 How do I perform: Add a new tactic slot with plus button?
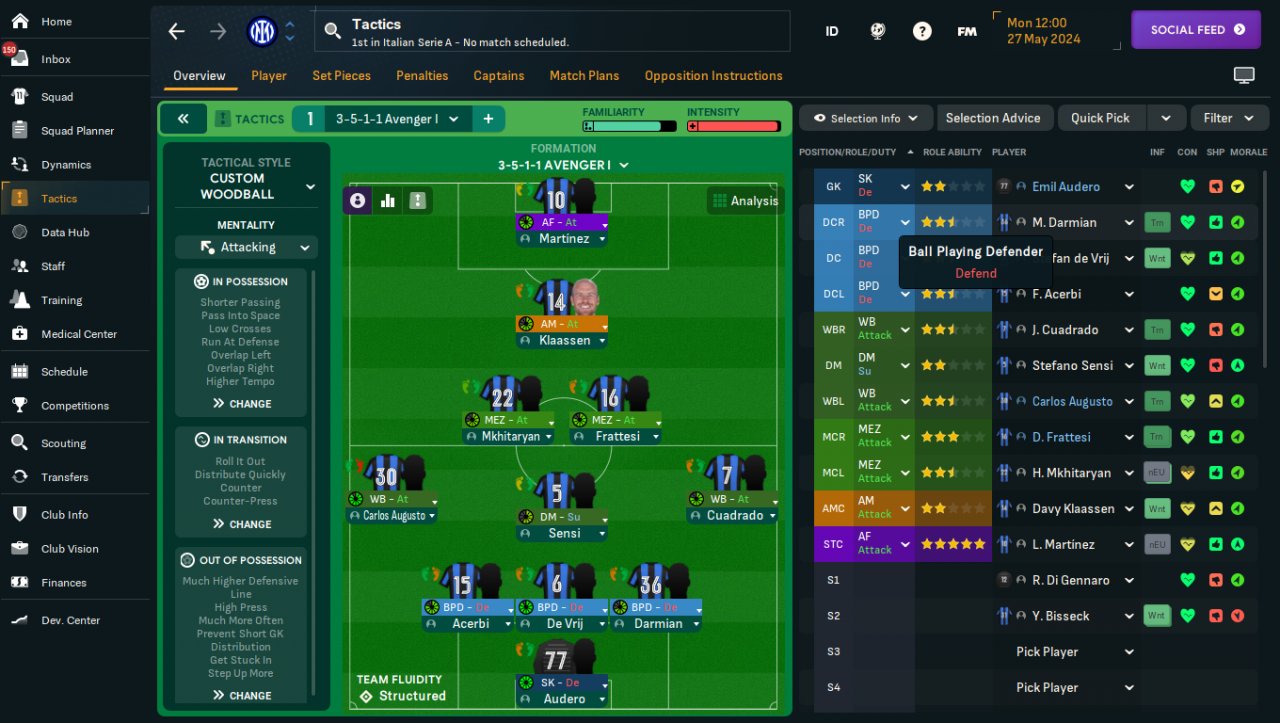(x=488, y=119)
